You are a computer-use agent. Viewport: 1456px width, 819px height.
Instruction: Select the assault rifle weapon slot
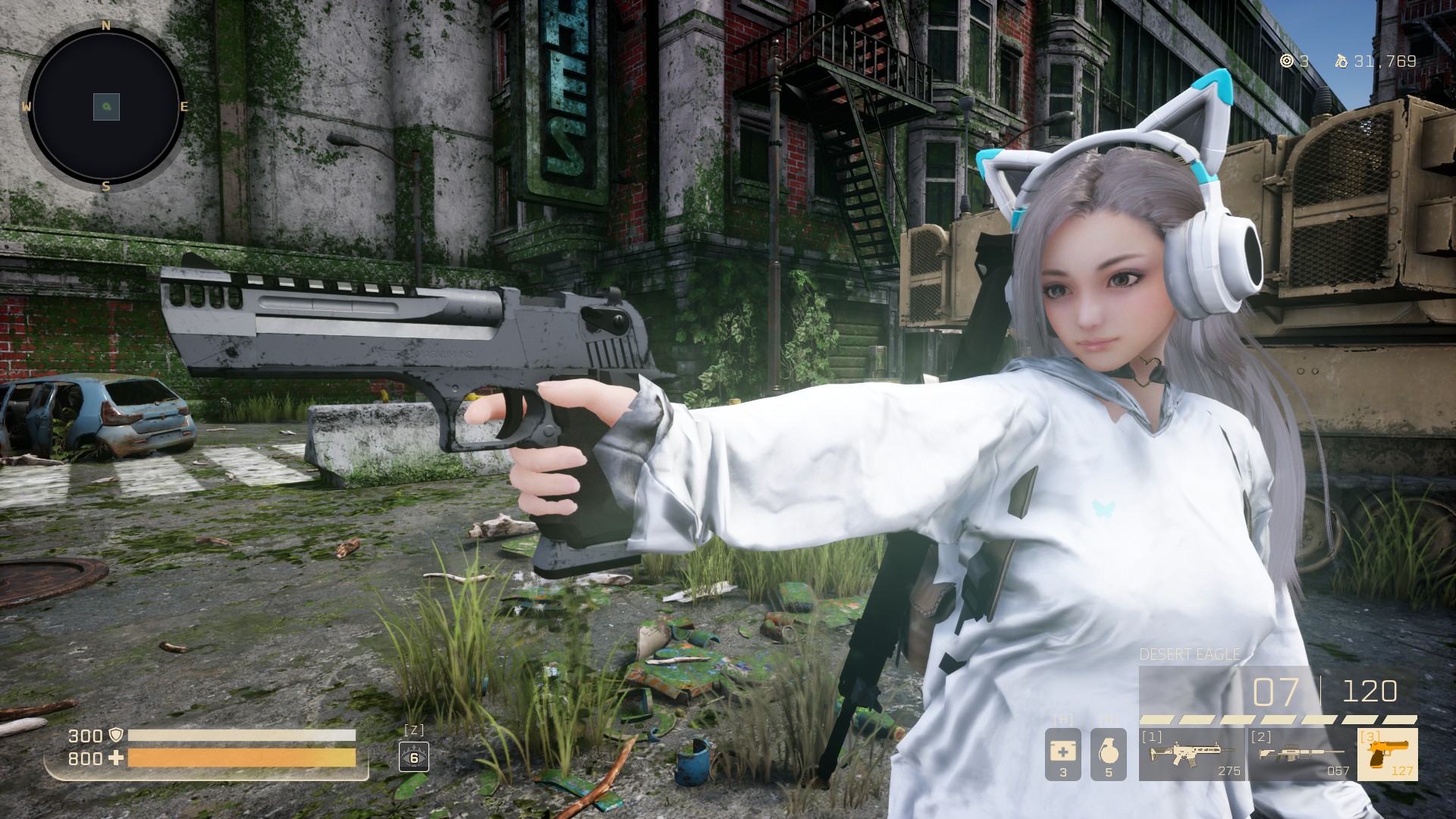[x=1192, y=755]
